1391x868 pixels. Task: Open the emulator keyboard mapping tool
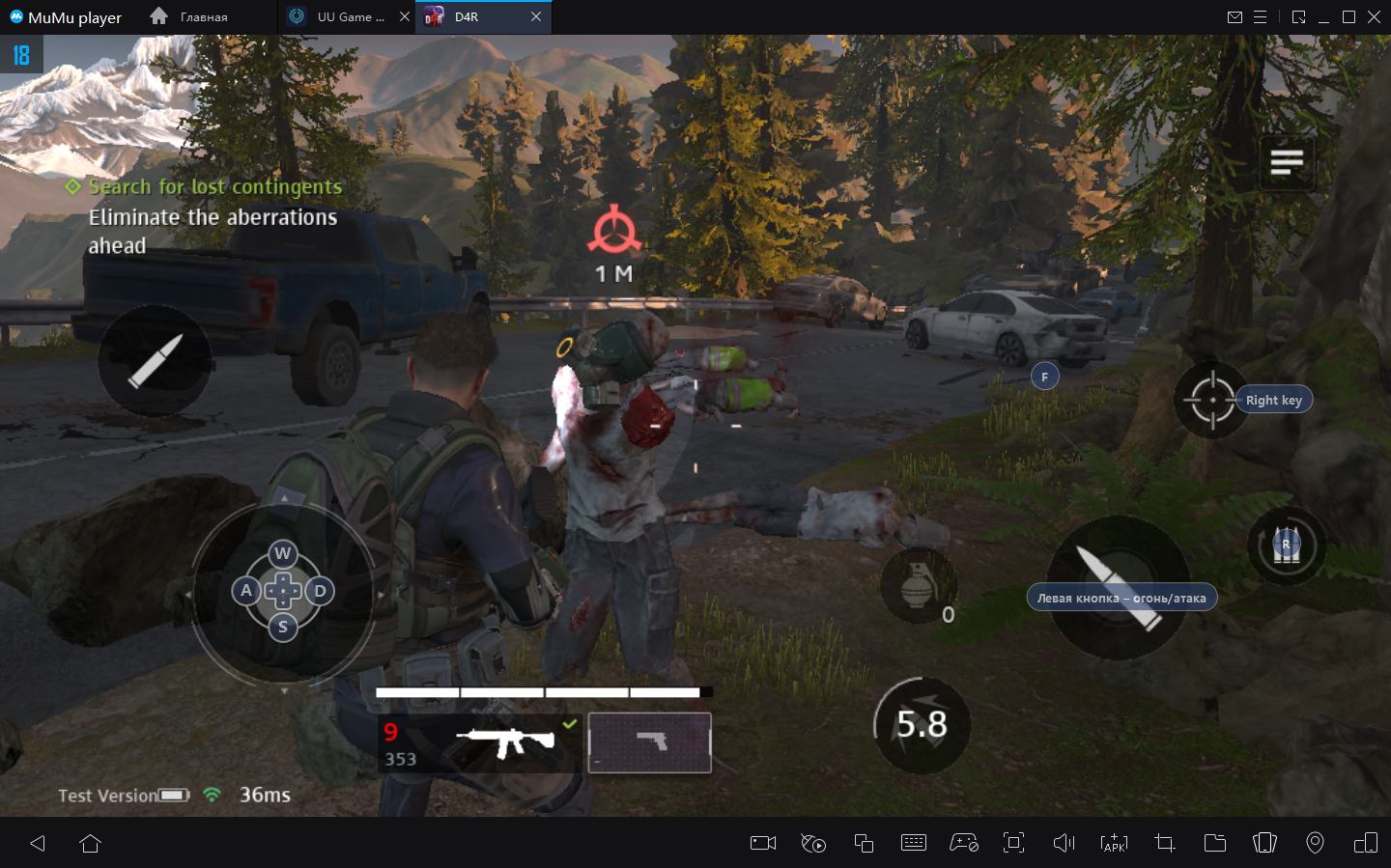tap(913, 843)
